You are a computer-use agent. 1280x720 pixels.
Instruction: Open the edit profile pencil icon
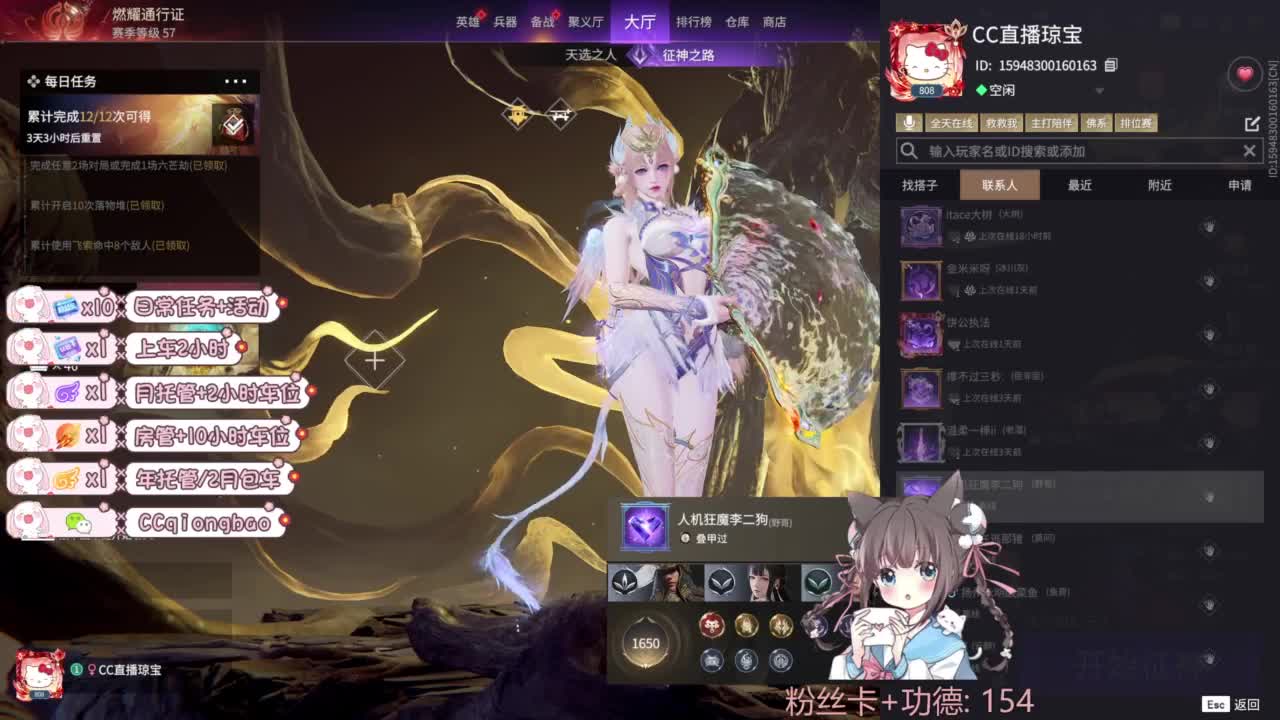(1253, 122)
